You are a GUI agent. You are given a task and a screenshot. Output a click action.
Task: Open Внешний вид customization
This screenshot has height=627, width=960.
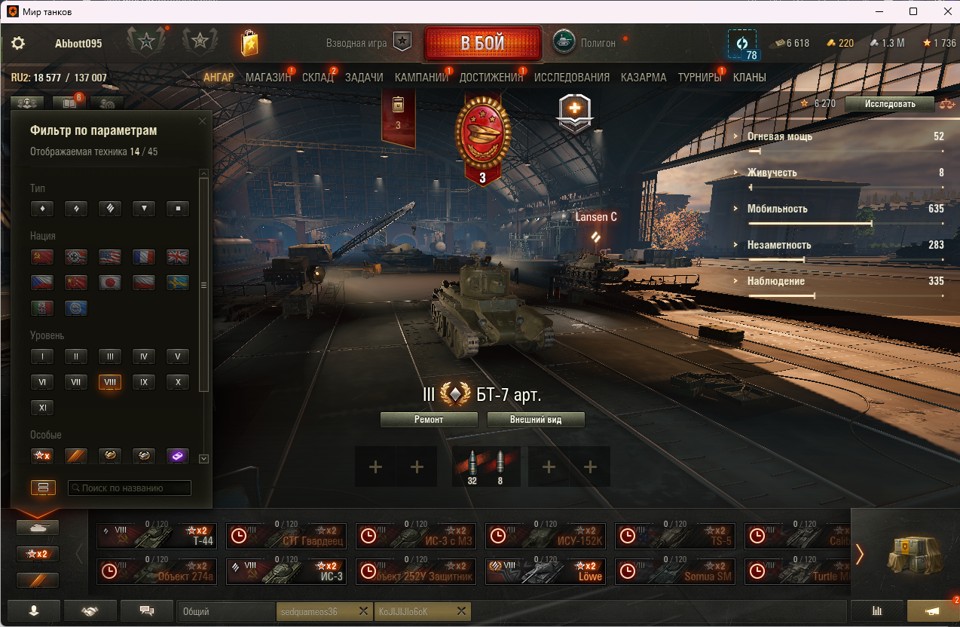pos(535,420)
